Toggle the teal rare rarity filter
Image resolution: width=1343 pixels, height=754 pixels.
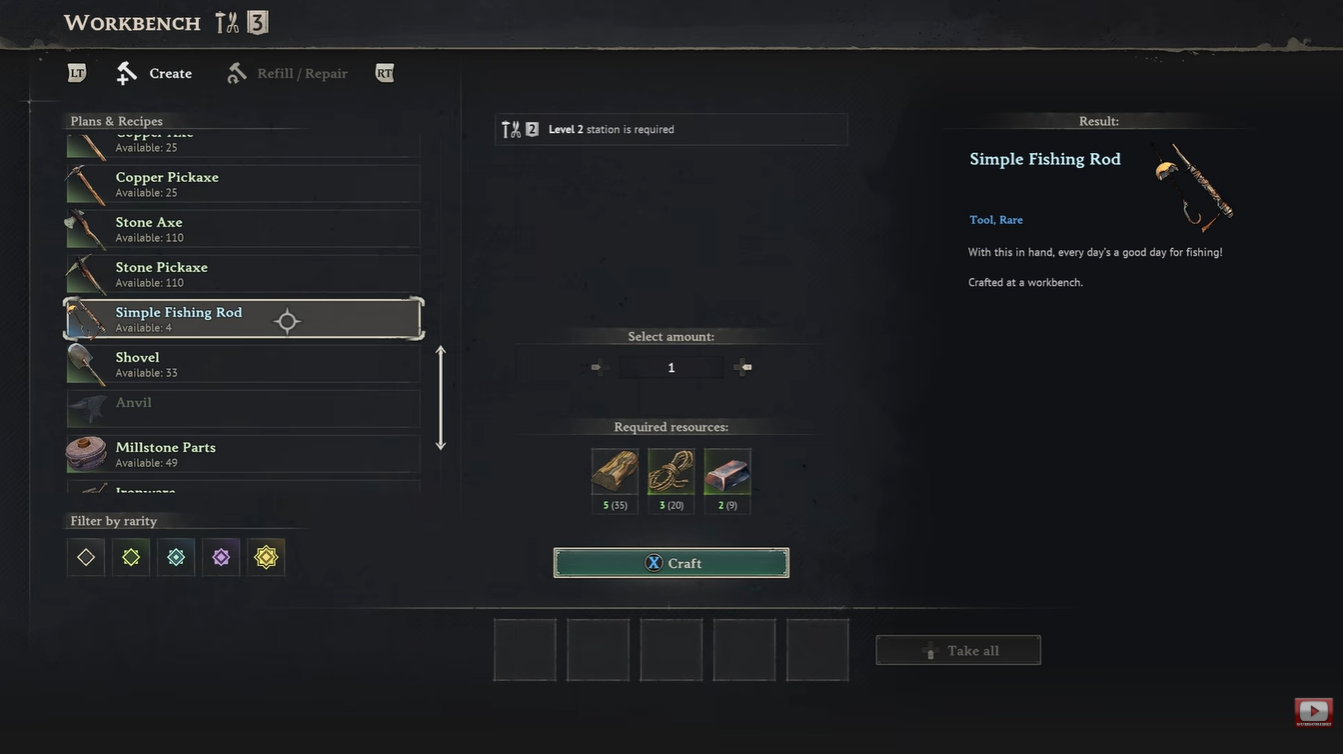(176, 557)
